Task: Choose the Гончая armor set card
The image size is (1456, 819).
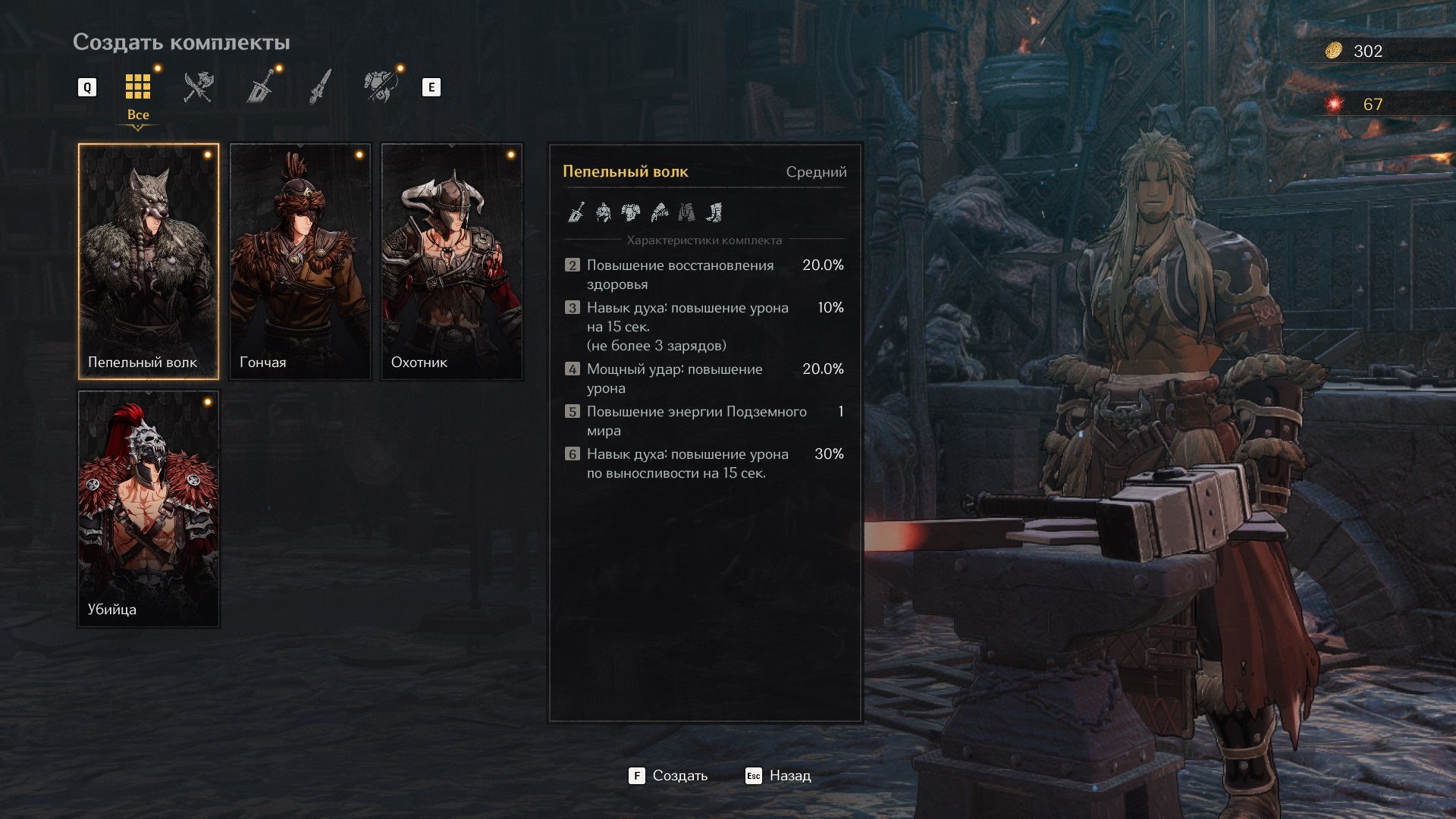Action: point(300,261)
